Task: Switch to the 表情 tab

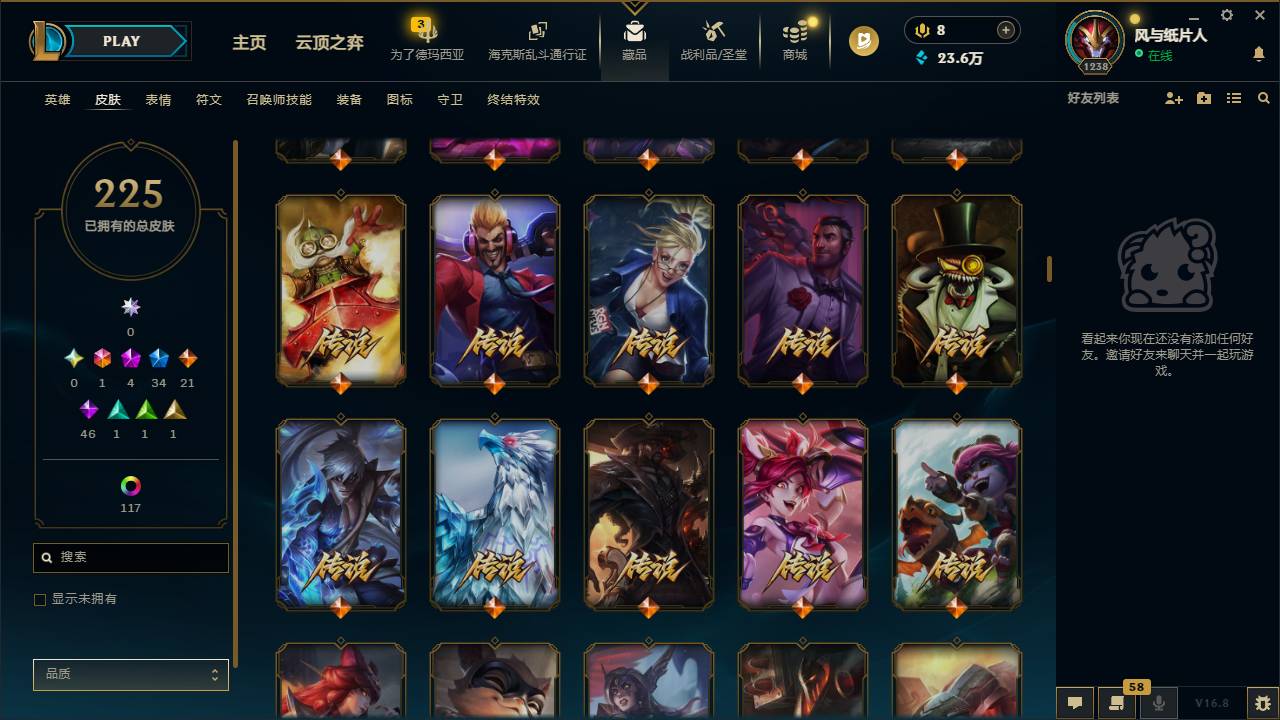Action: [157, 100]
